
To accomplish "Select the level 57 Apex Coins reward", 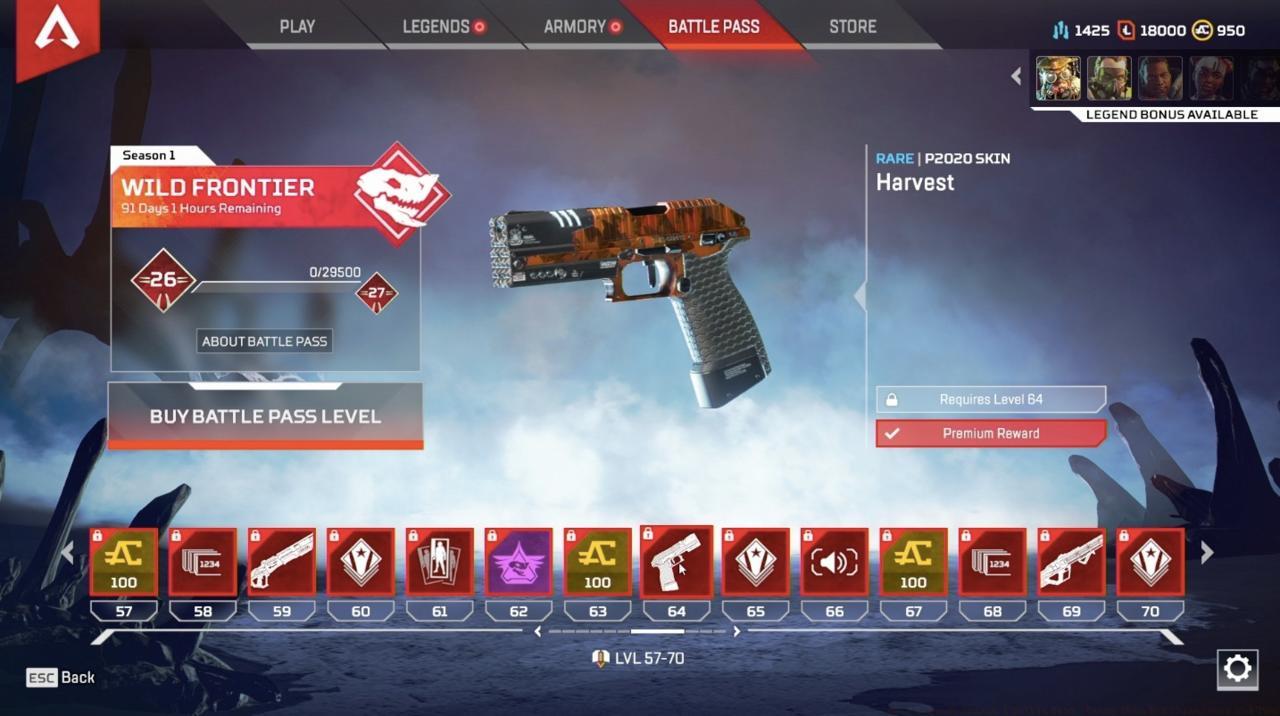I will click(x=124, y=562).
